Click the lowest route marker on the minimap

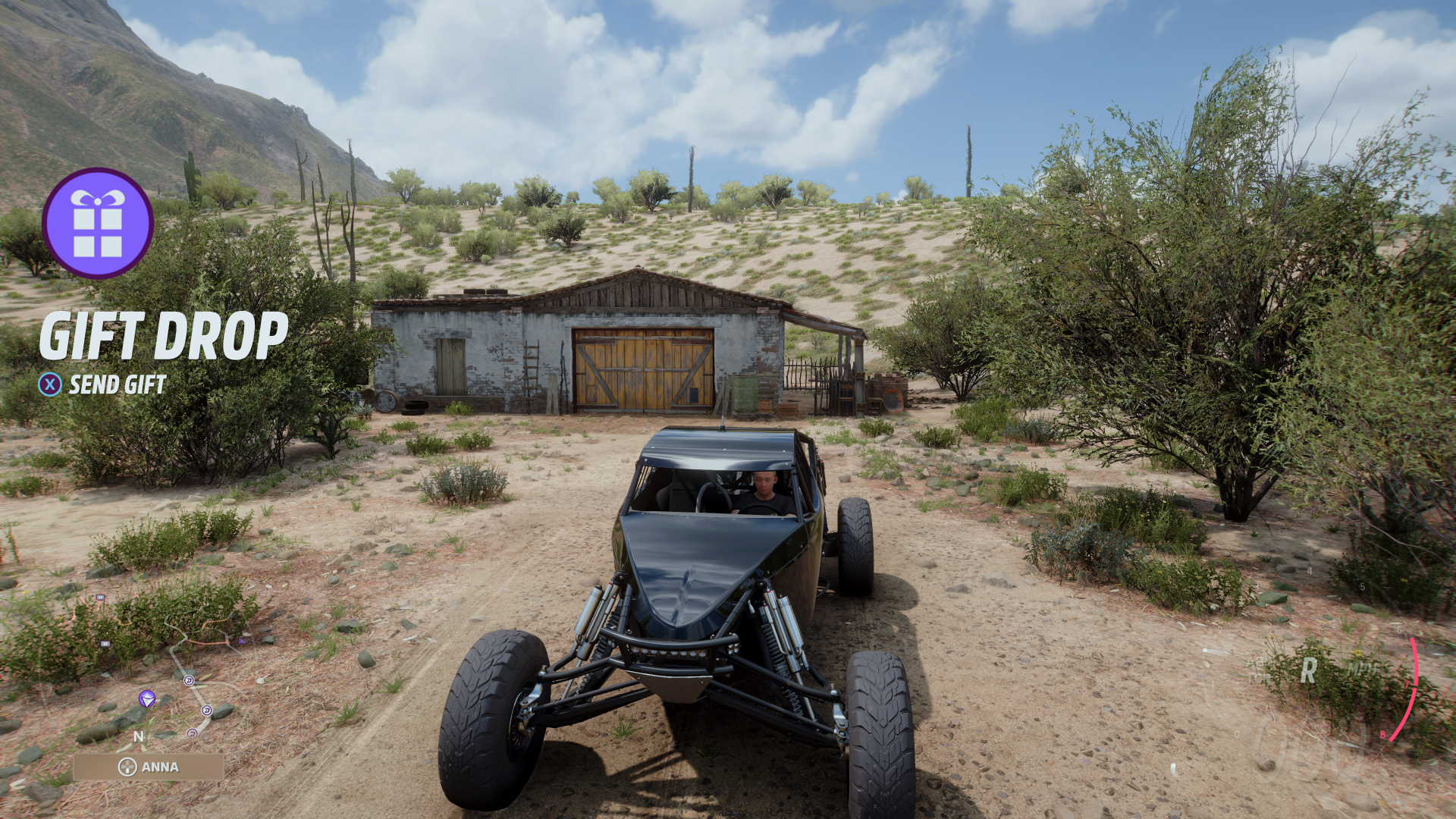point(193,733)
